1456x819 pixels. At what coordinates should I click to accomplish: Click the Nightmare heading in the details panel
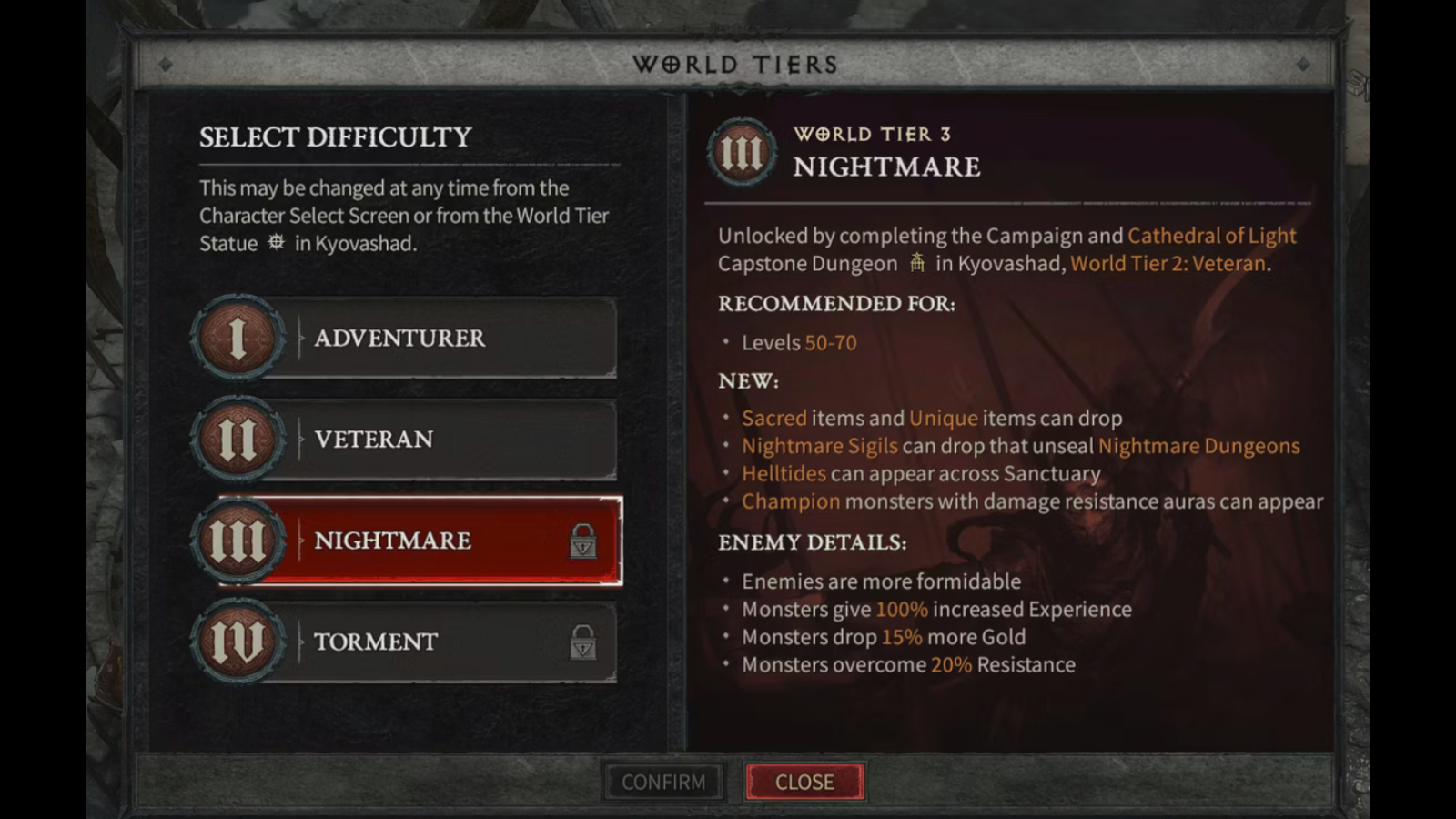pos(887,167)
